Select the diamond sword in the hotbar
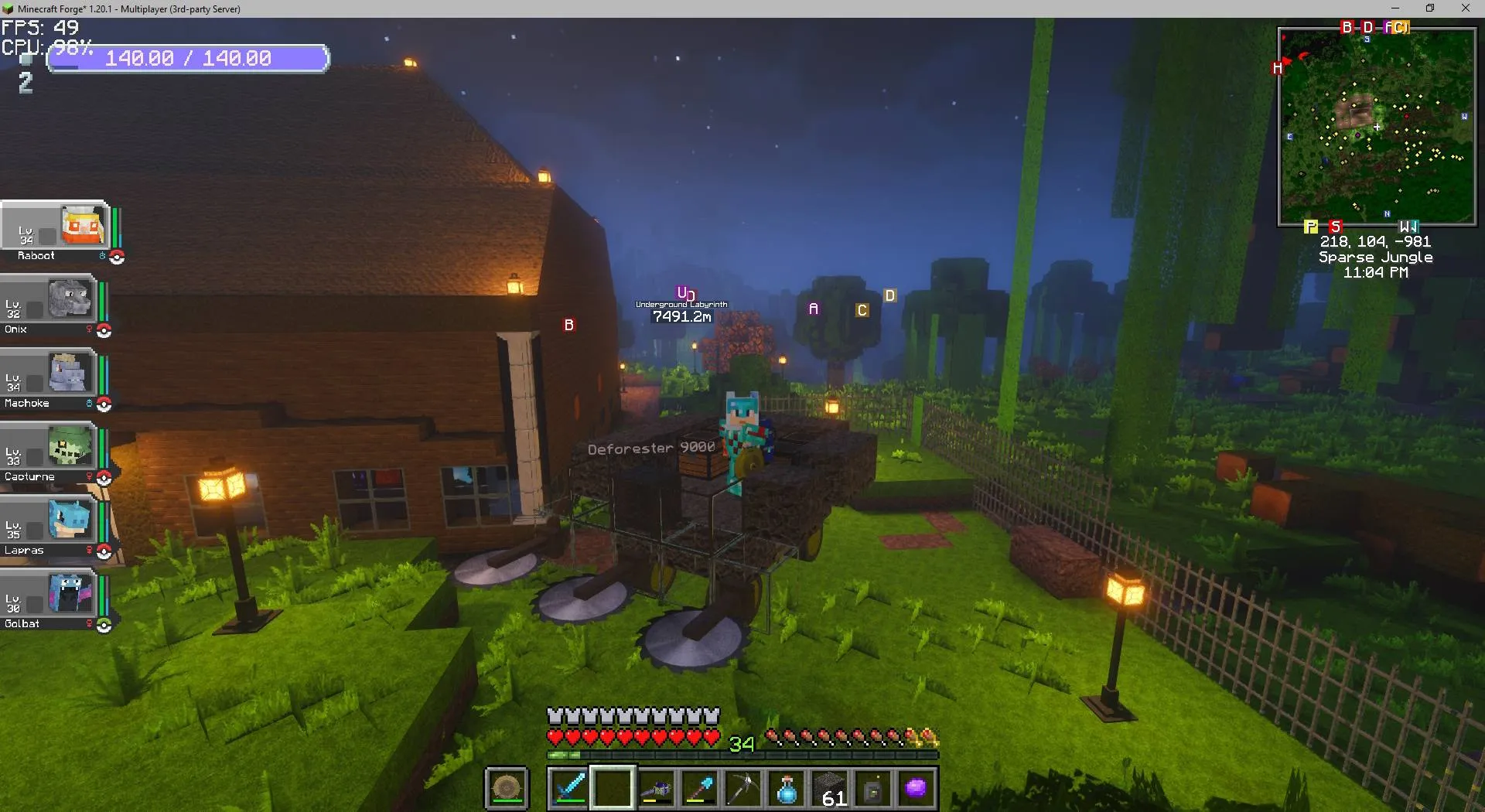 click(x=568, y=787)
